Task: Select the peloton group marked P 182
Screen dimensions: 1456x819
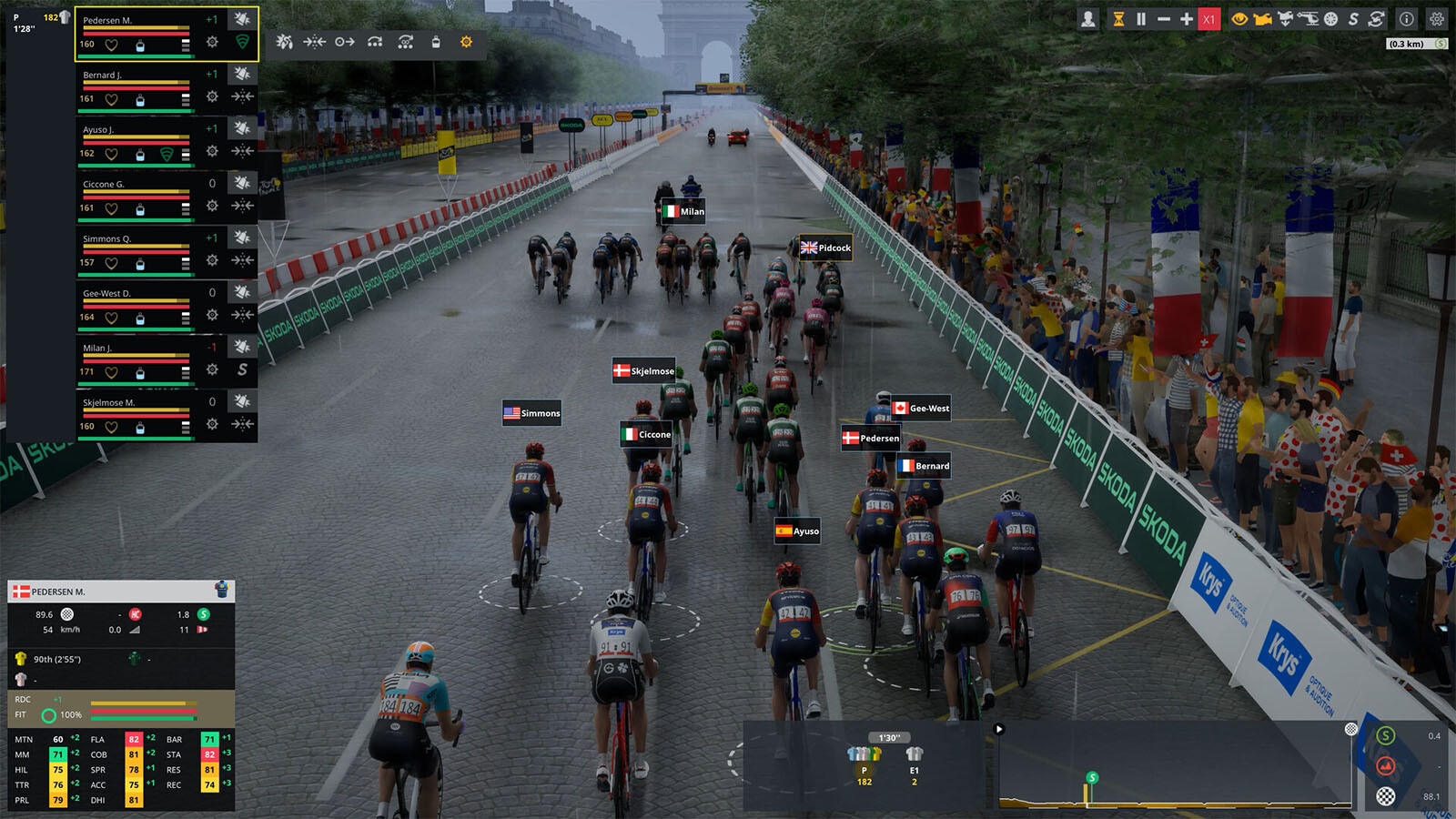Action: (864, 766)
